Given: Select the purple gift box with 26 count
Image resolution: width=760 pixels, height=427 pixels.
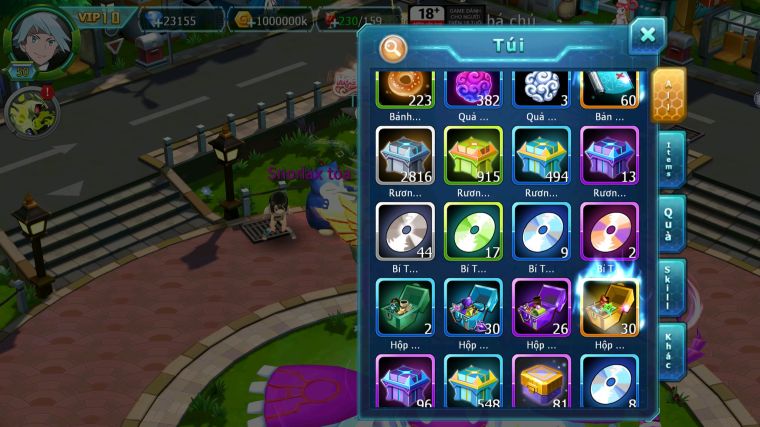Looking at the screenshot, I should pos(541,307).
